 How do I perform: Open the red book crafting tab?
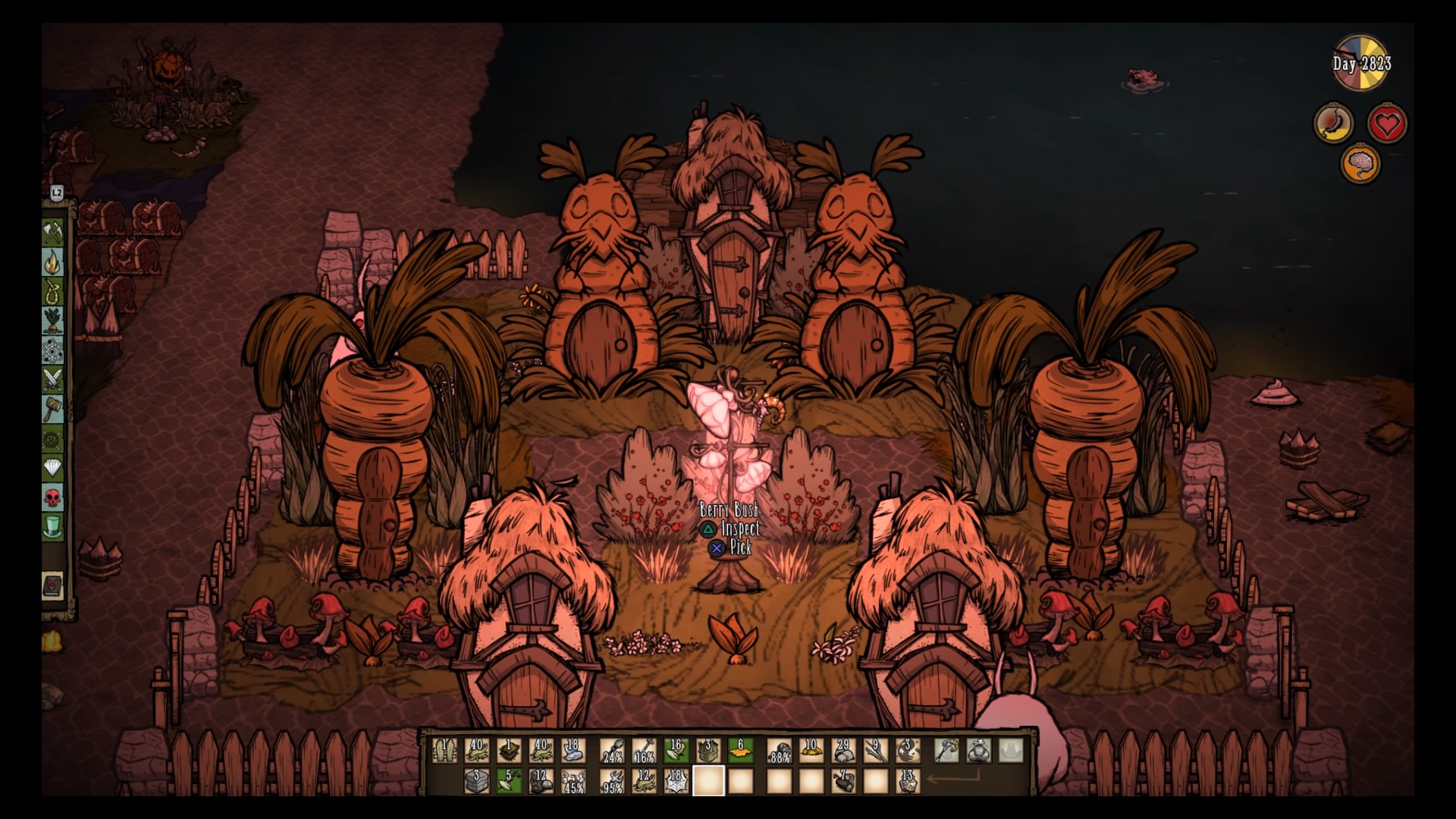pos(52,585)
